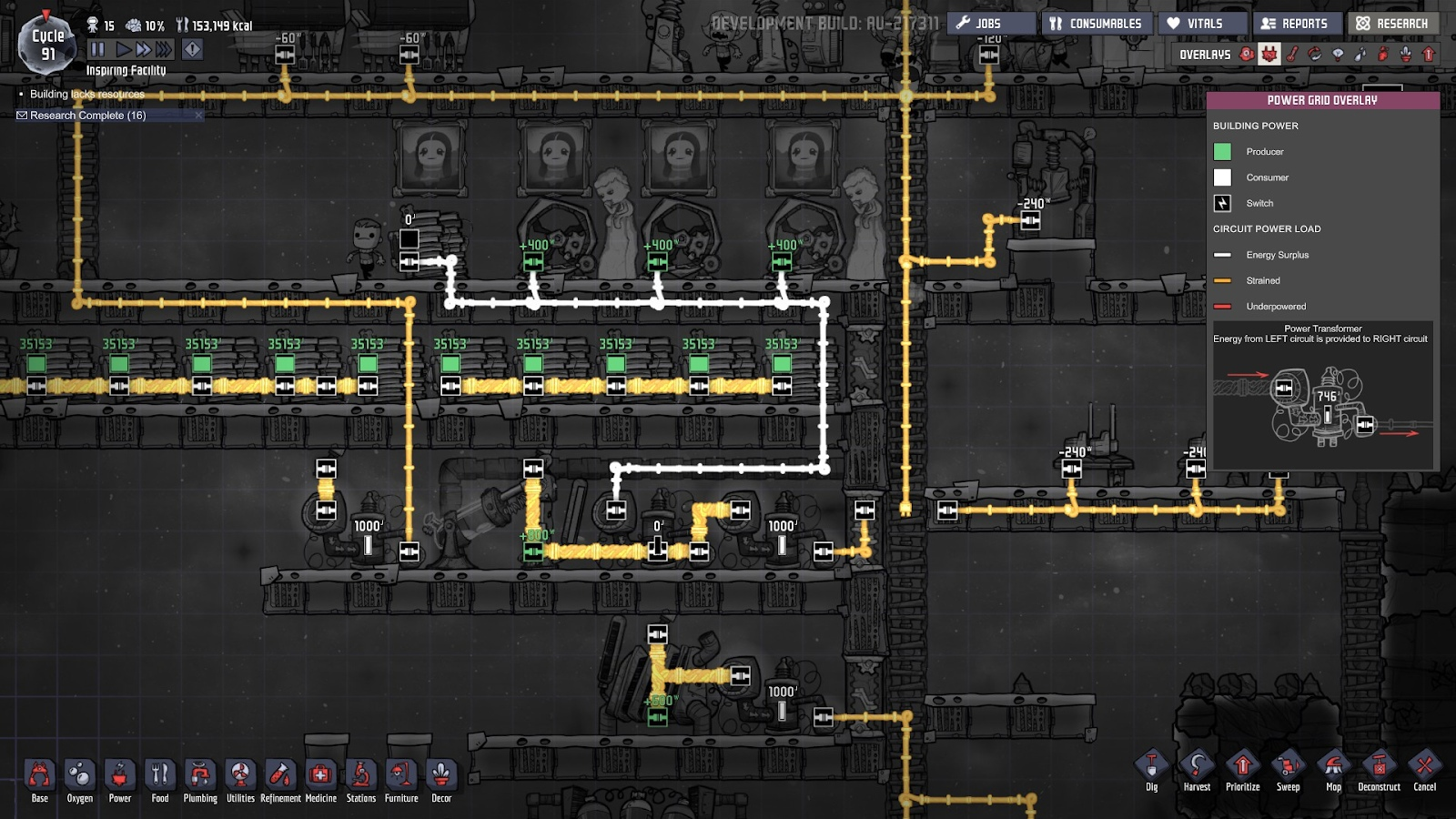1456x819 pixels.
Task: Open the Food build category
Action: point(160,779)
